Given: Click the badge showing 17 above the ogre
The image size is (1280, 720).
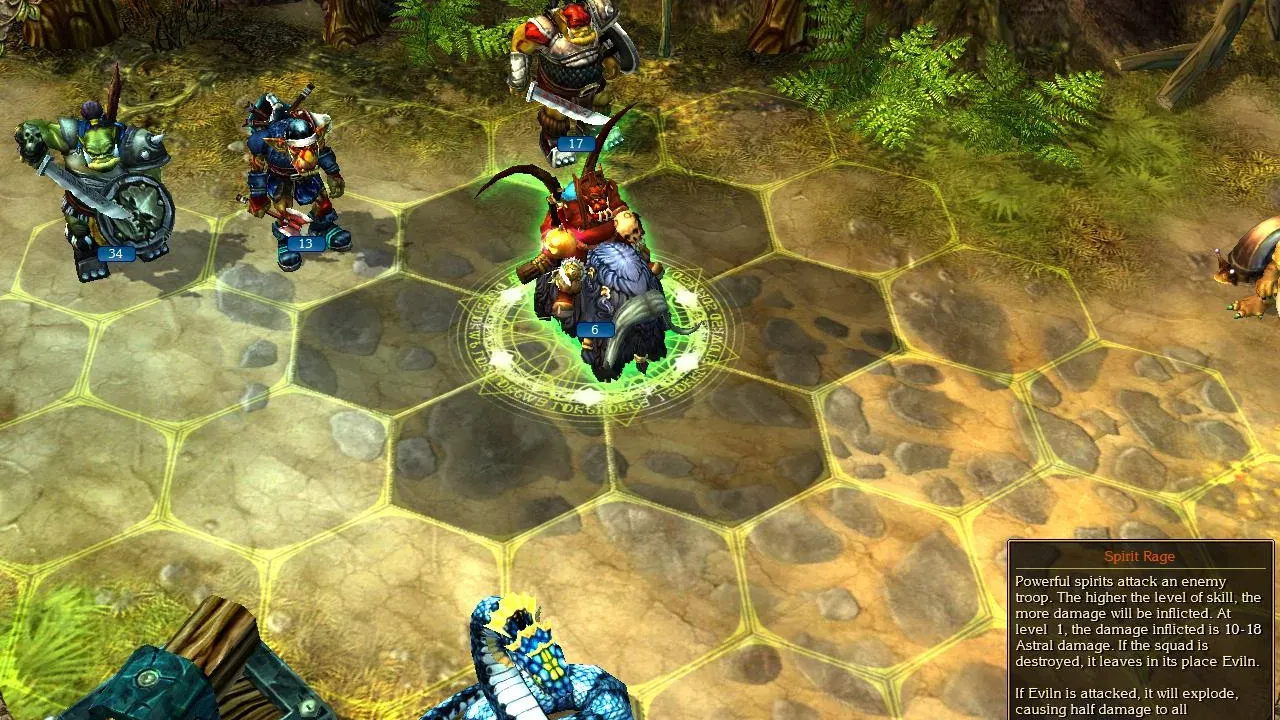Looking at the screenshot, I should click(575, 143).
